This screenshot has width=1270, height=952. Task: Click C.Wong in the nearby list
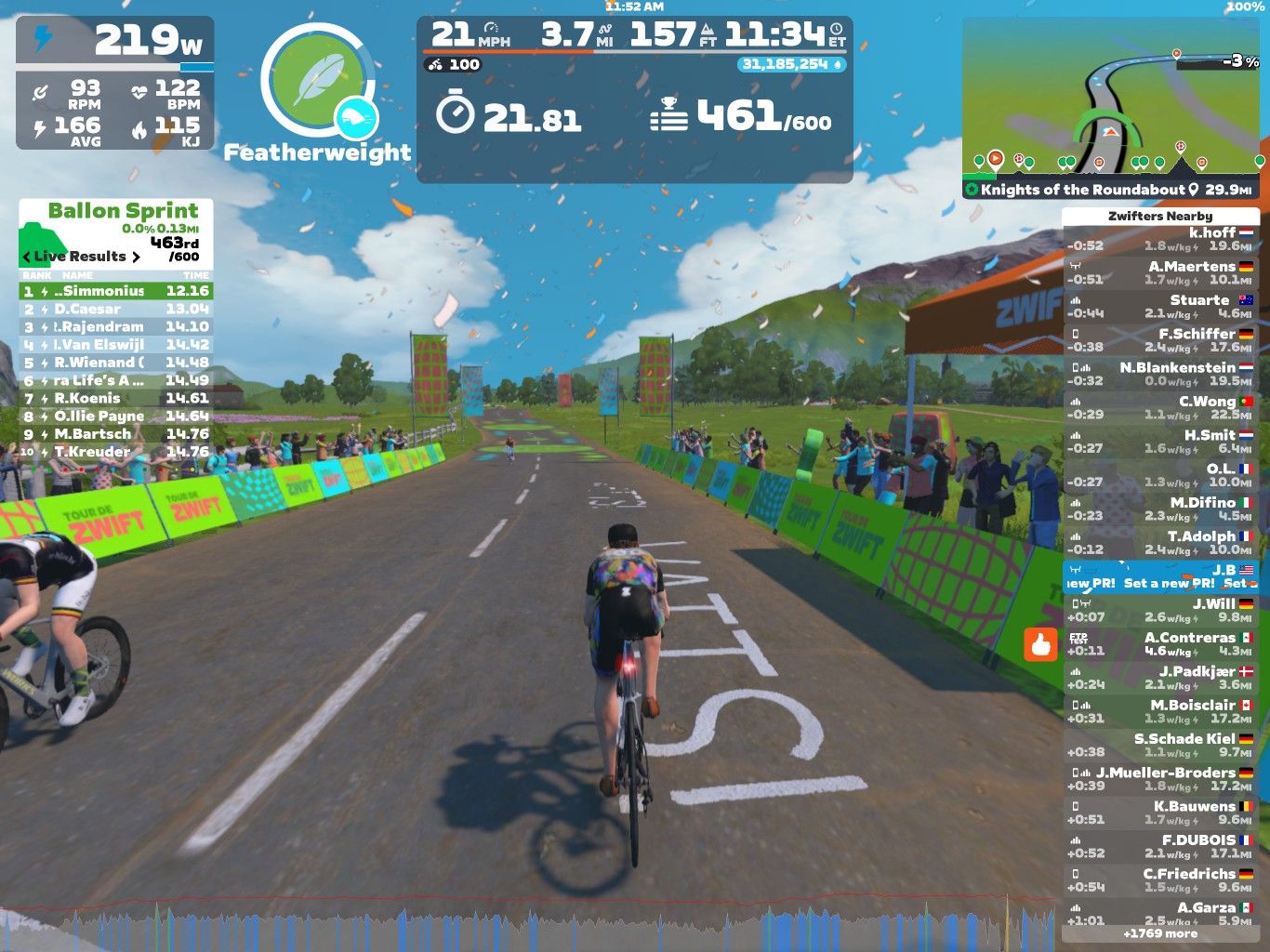(x=1159, y=407)
